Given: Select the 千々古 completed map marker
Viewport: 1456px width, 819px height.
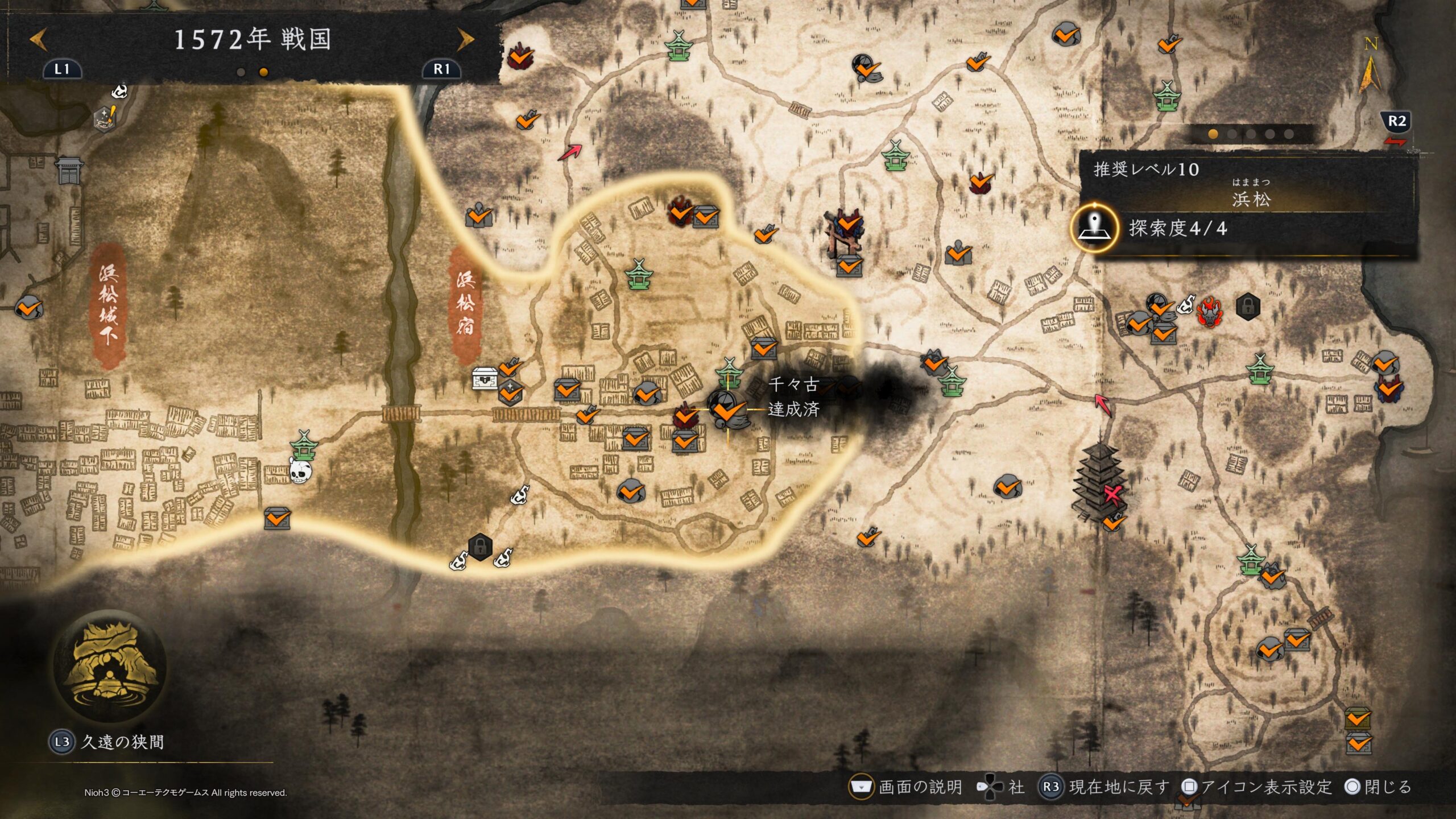Looking at the screenshot, I should [x=728, y=408].
